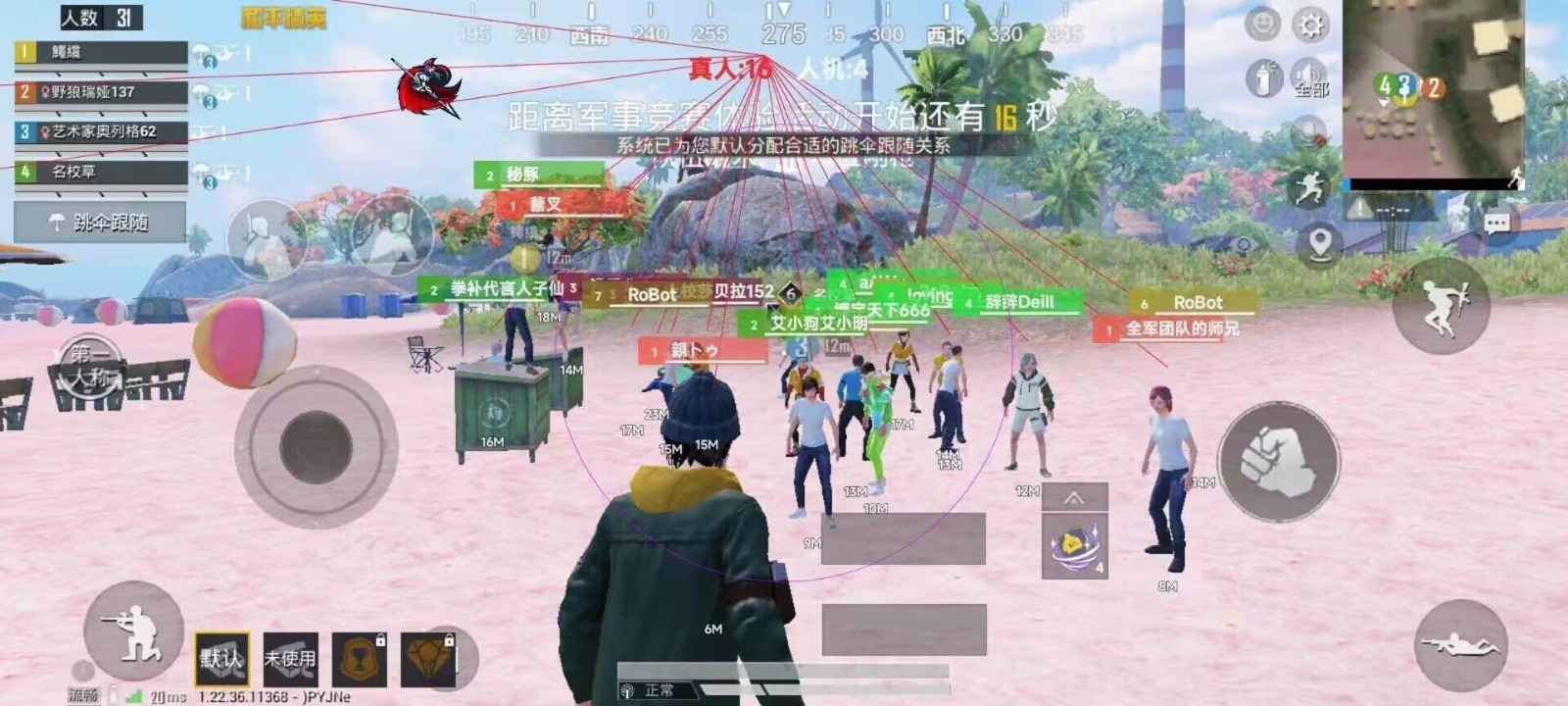Enable auto-run with the running figure icon
This screenshot has width=1568, height=706.
pos(1310,185)
